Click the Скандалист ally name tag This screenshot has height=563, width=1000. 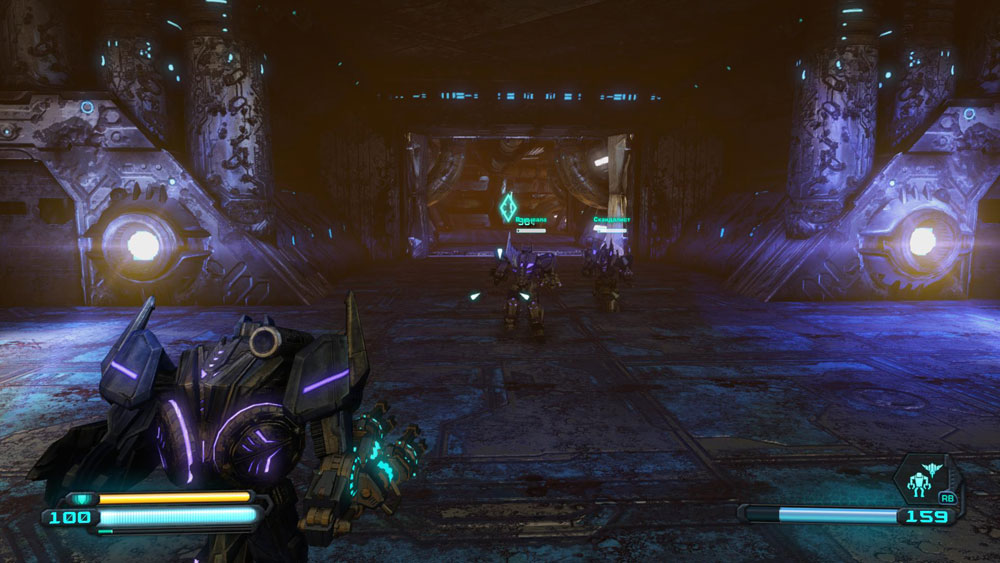pyautogui.click(x=611, y=219)
